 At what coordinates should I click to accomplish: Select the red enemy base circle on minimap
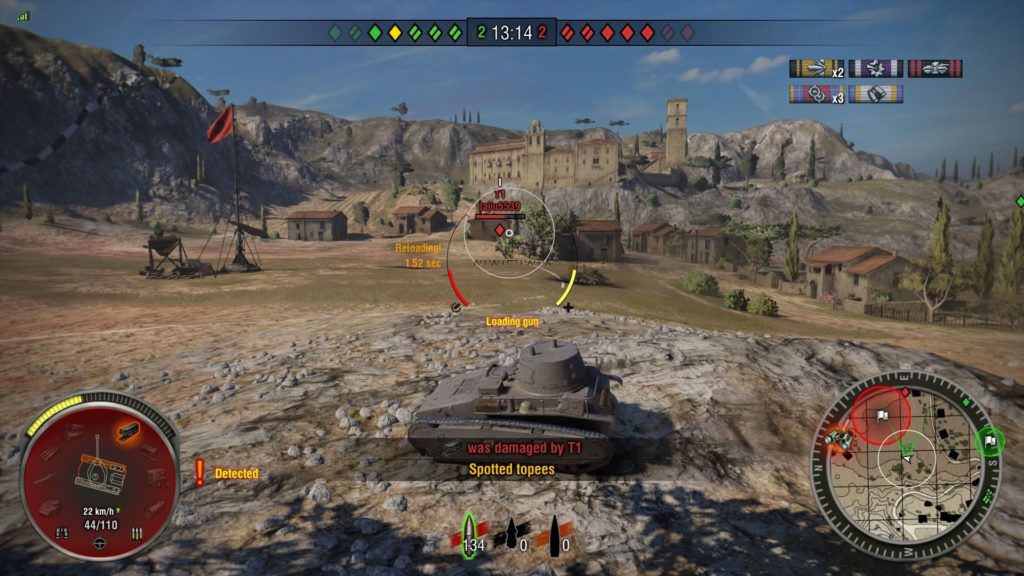[x=881, y=414]
